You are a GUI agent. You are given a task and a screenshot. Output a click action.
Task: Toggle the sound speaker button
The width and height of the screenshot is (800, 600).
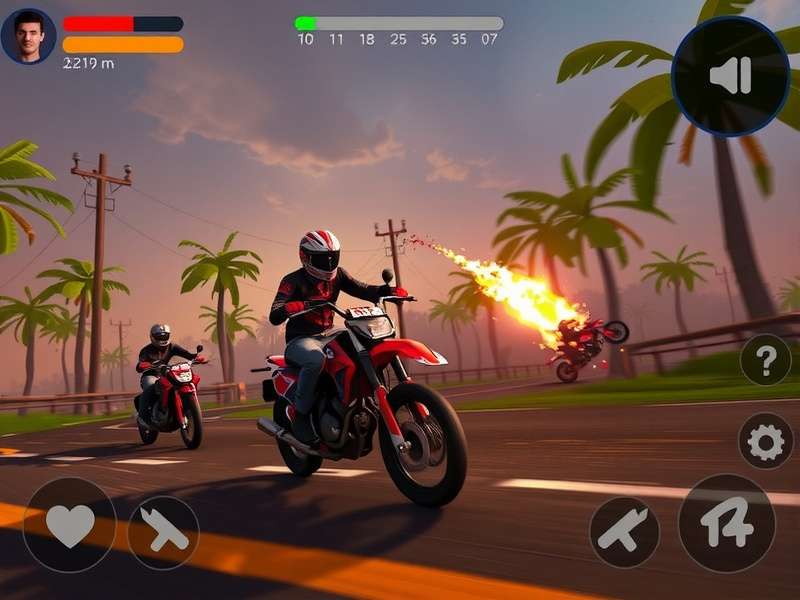click(x=730, y=76)
